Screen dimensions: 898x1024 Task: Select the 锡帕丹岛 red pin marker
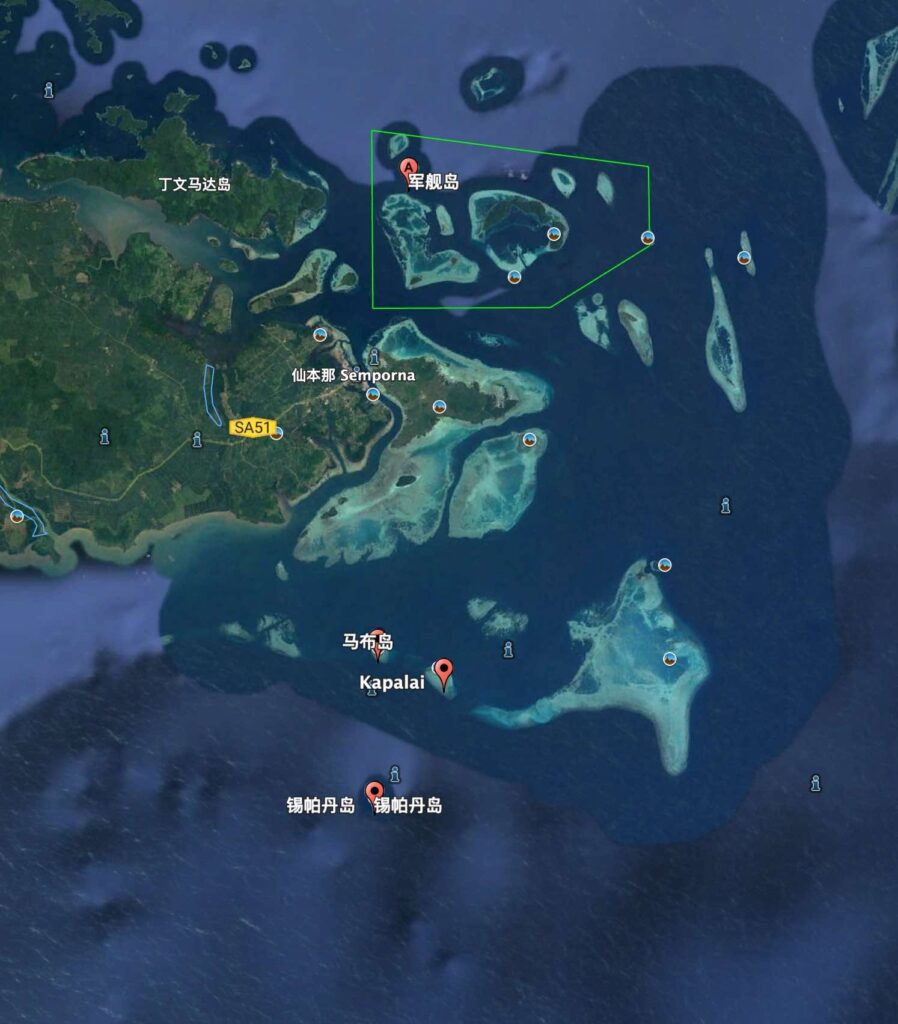coord(374,793)
